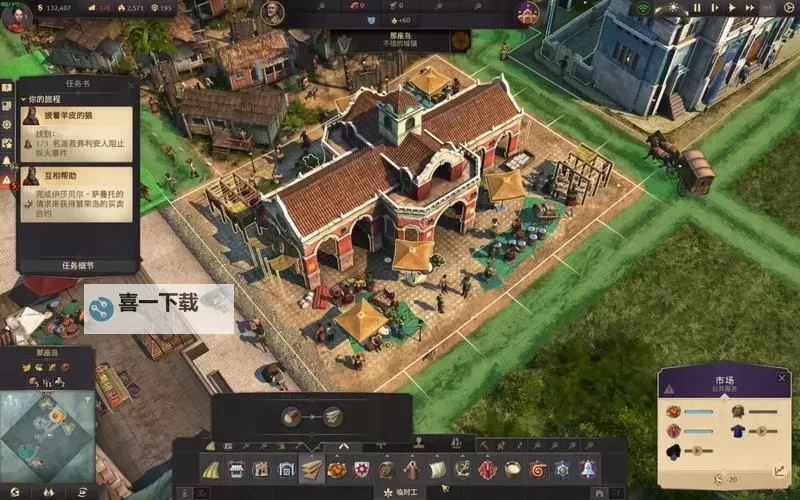
Task: Select the fish supply icon in market panel
Action: (x=673, y=411)
